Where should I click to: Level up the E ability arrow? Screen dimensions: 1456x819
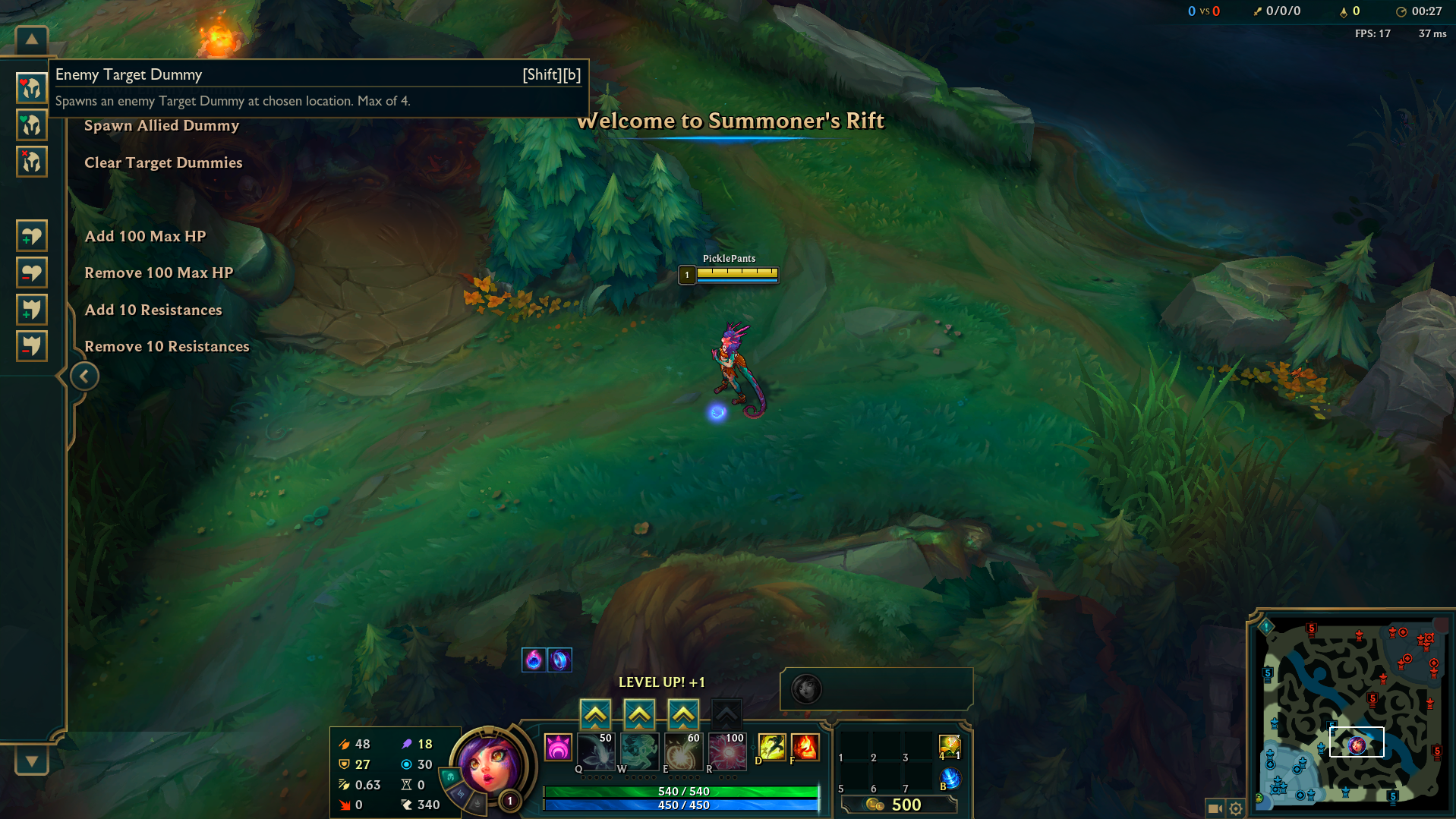[683, 713]
